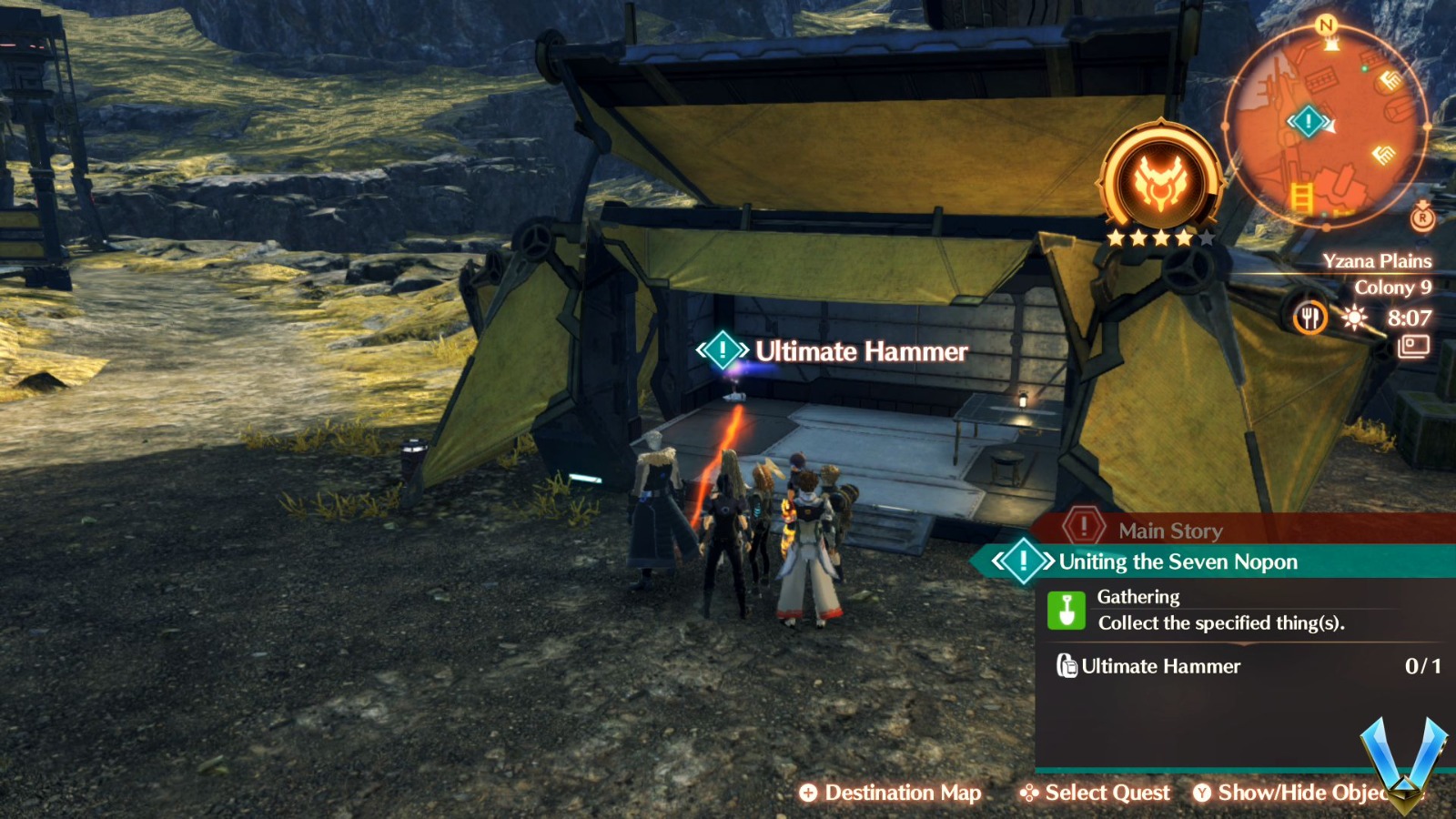
Task: Select the Uniting the Seven Nopon quest tab
Action: 1177,561
